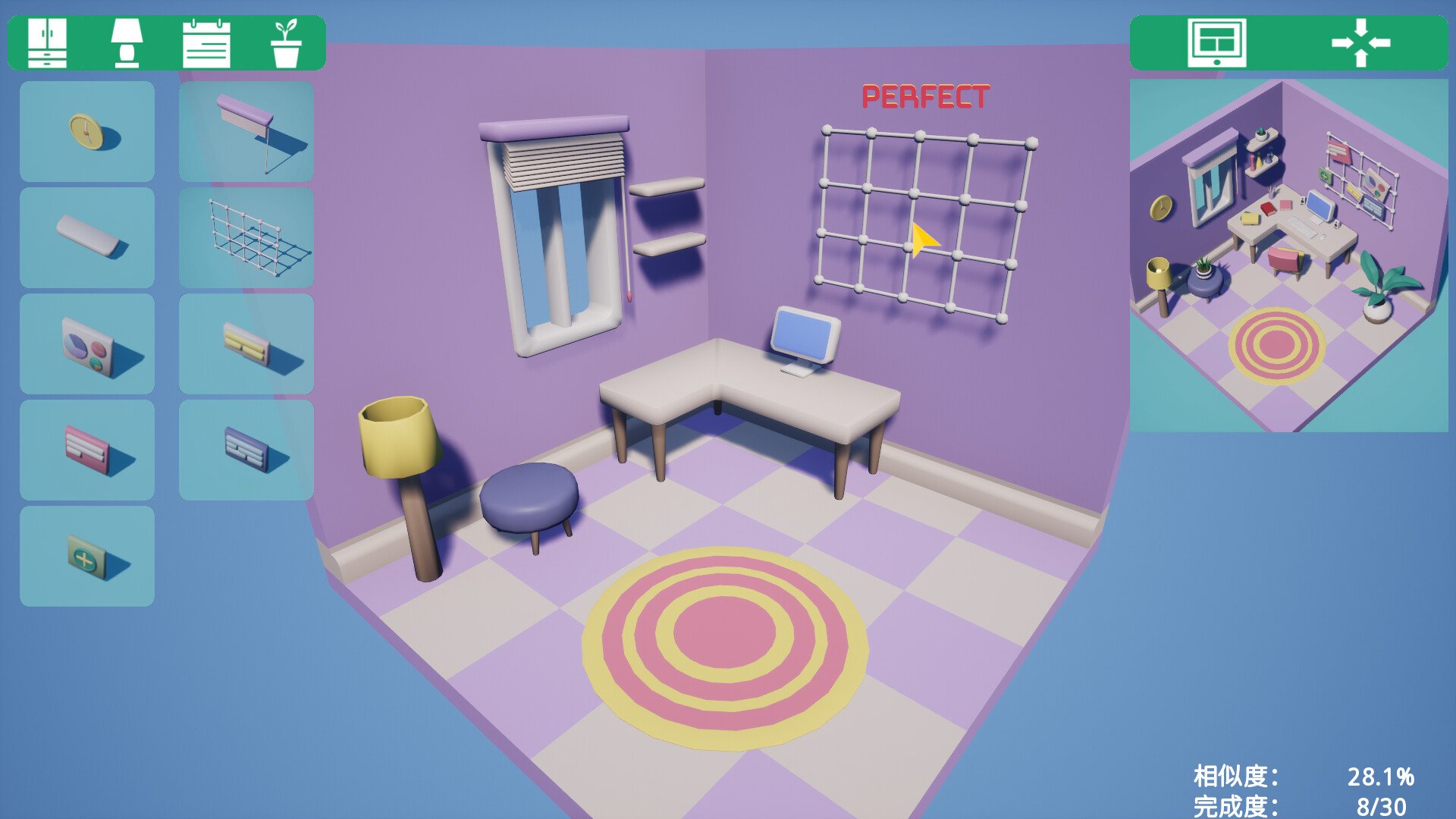Select the yellow memo board item
The image size is (1456, 819).
coord(244,343)
